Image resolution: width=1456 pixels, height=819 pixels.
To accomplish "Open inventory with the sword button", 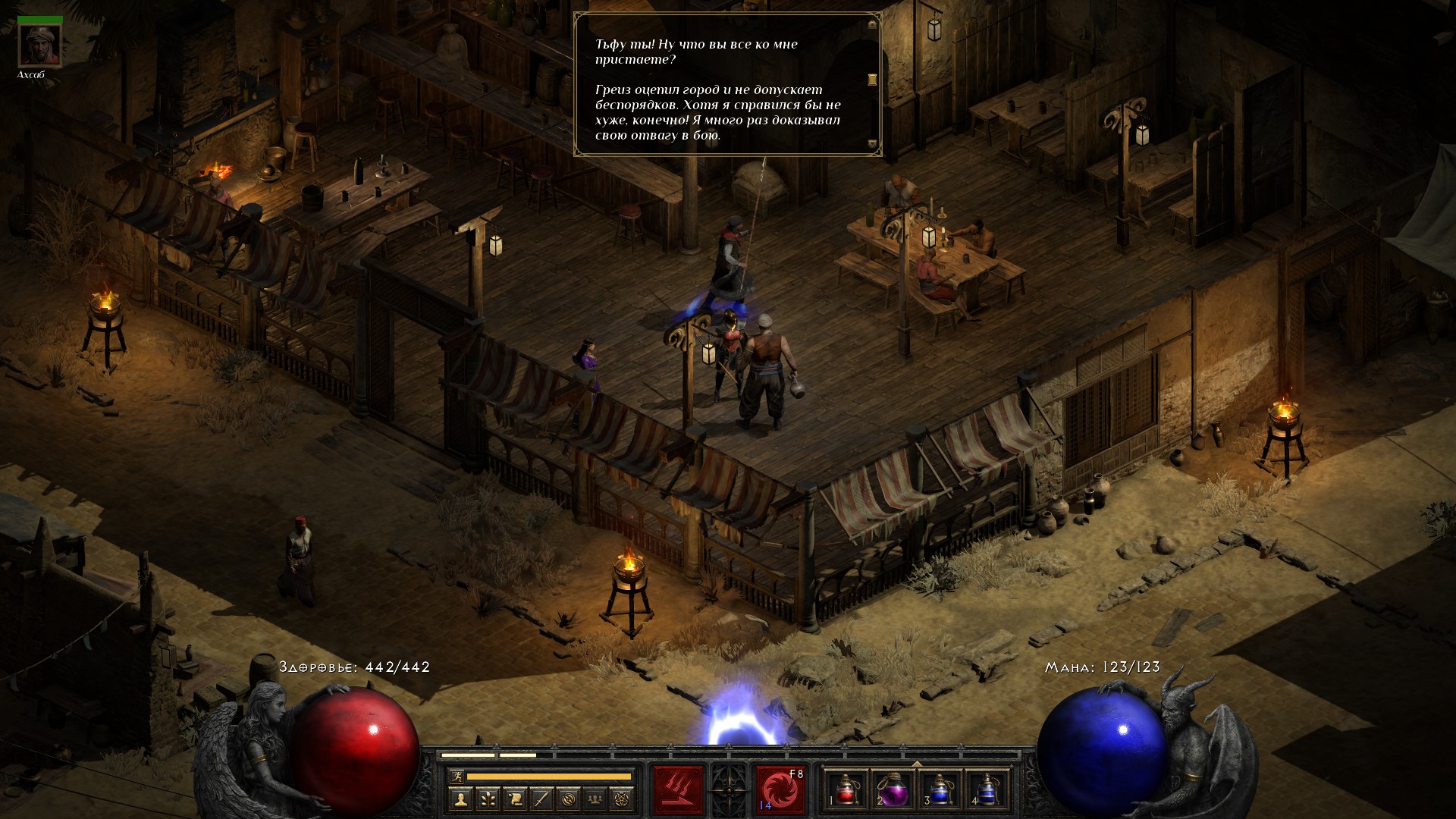I will 541,799.
